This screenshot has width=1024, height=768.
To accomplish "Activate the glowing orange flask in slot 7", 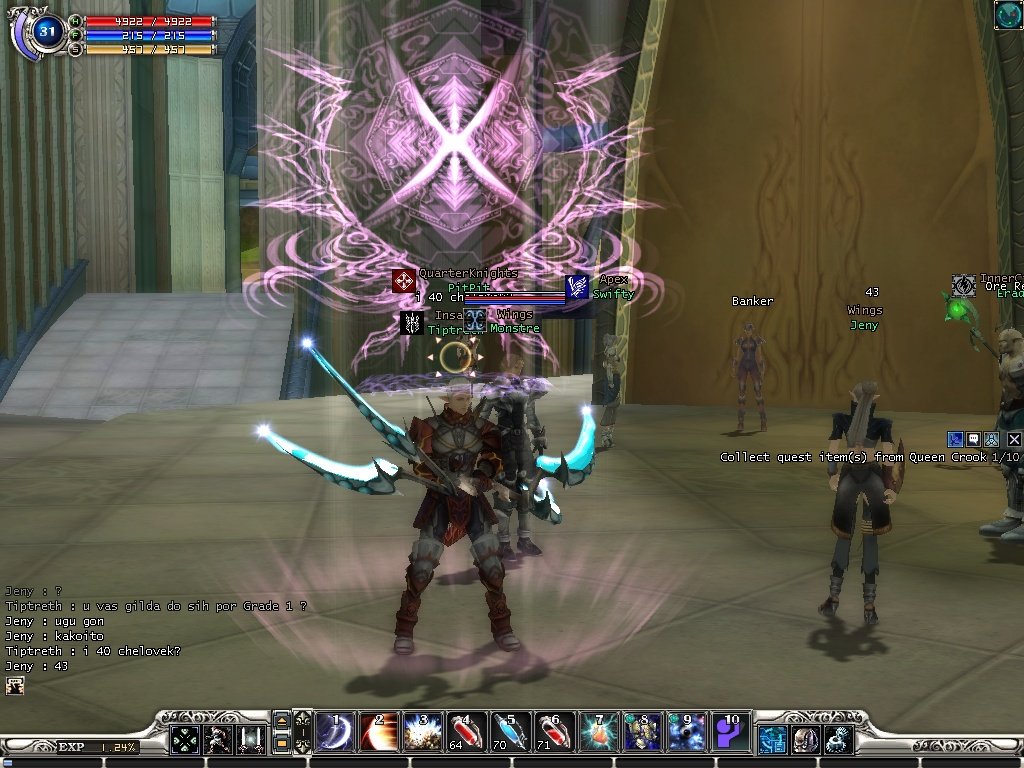I will click(x=596, y=733).
